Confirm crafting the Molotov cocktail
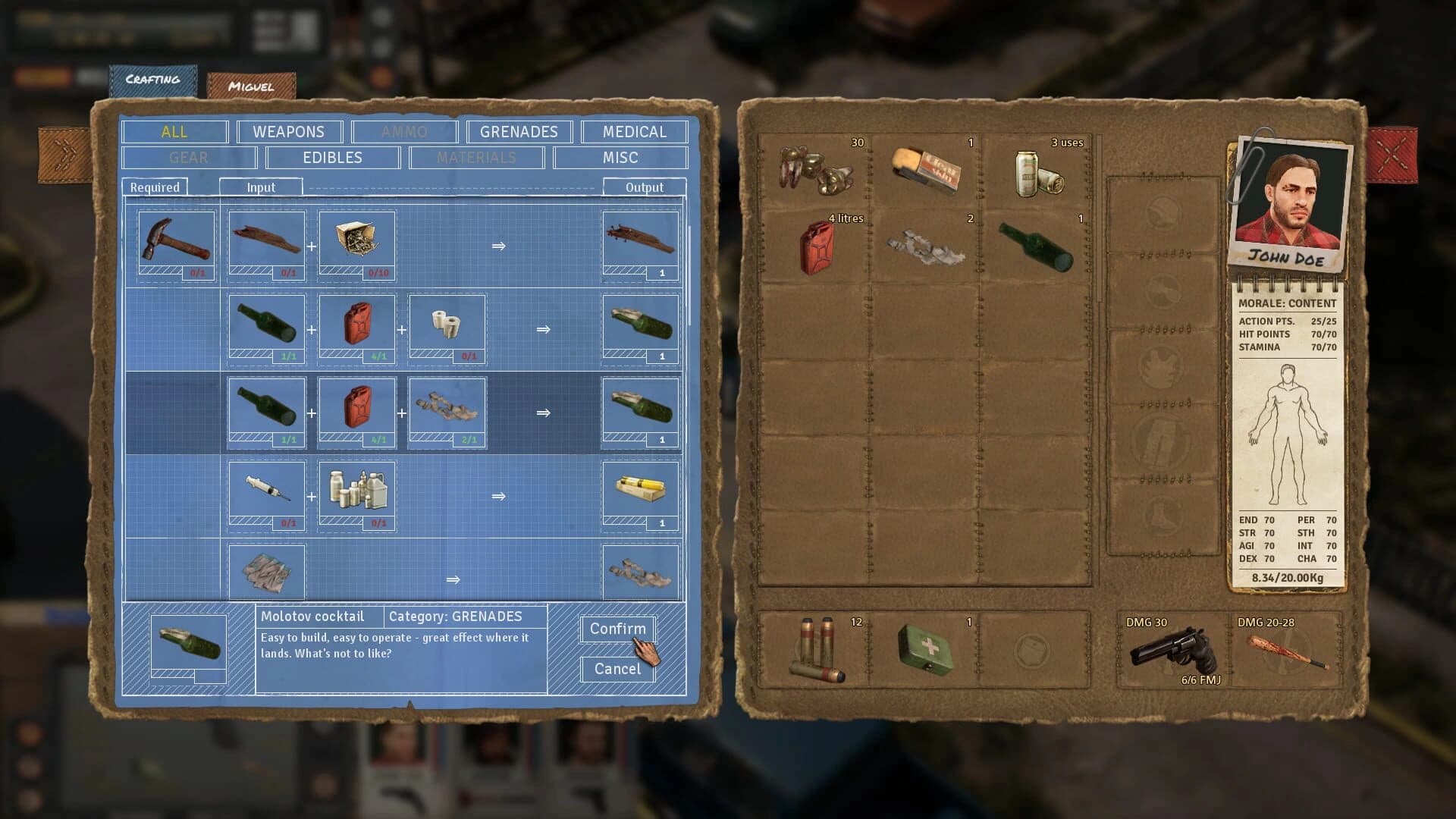The height and width of the screenshot is (819, 1456). (x=617, y=629)
